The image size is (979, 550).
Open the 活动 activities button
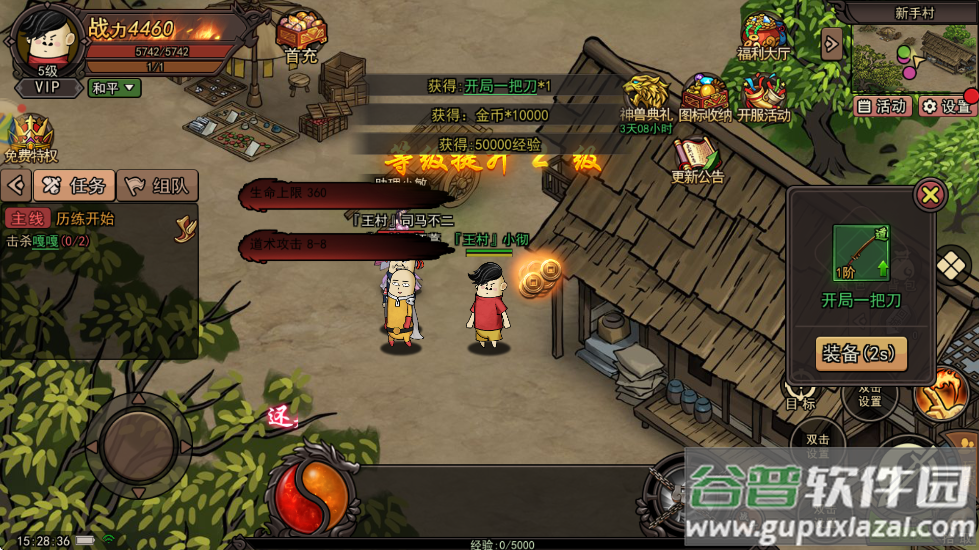[881, 106]
